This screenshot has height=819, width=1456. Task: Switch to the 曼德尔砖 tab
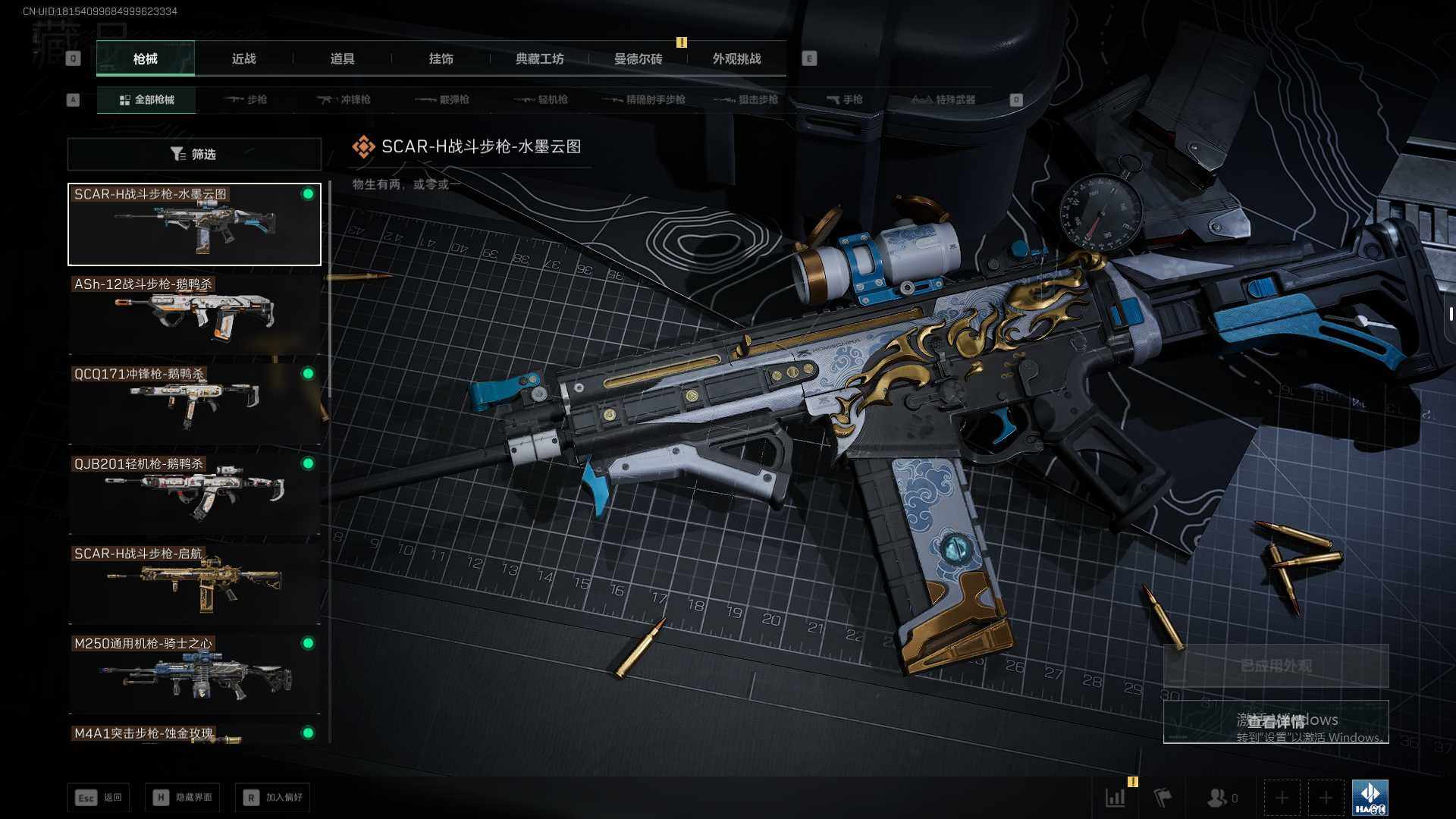coord(638,58)
